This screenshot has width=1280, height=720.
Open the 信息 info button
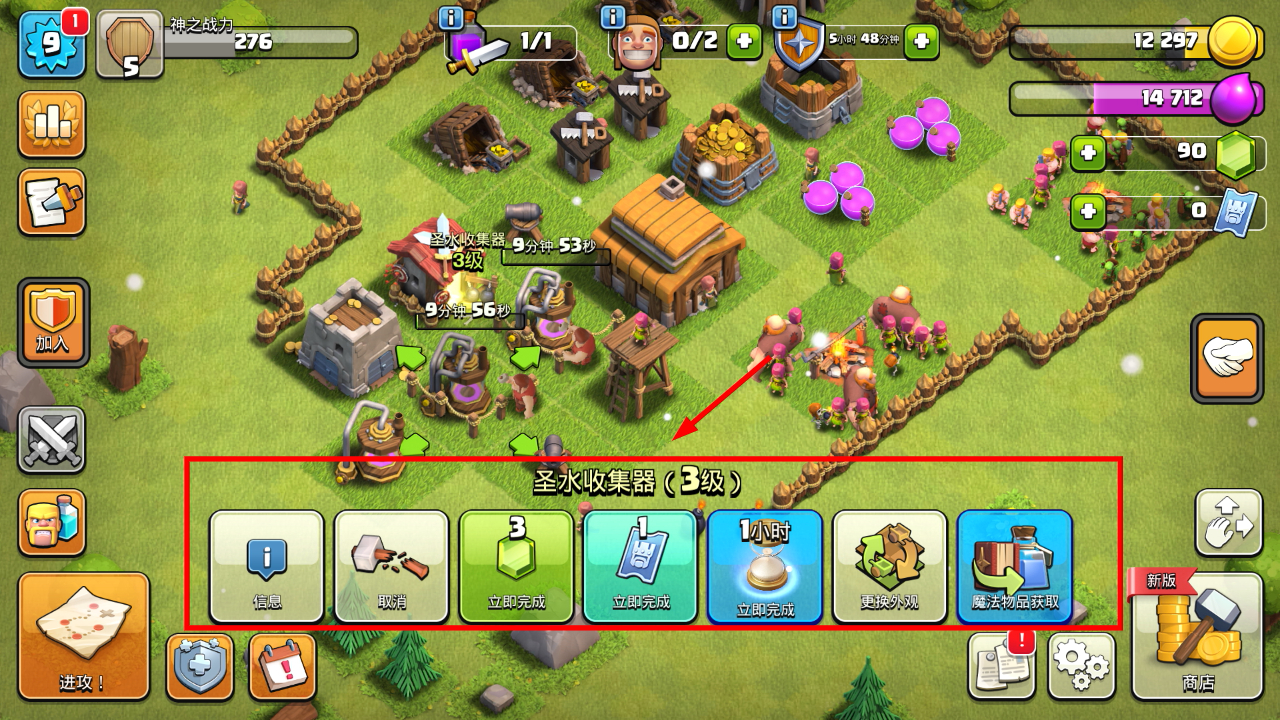tap(266, 566)
